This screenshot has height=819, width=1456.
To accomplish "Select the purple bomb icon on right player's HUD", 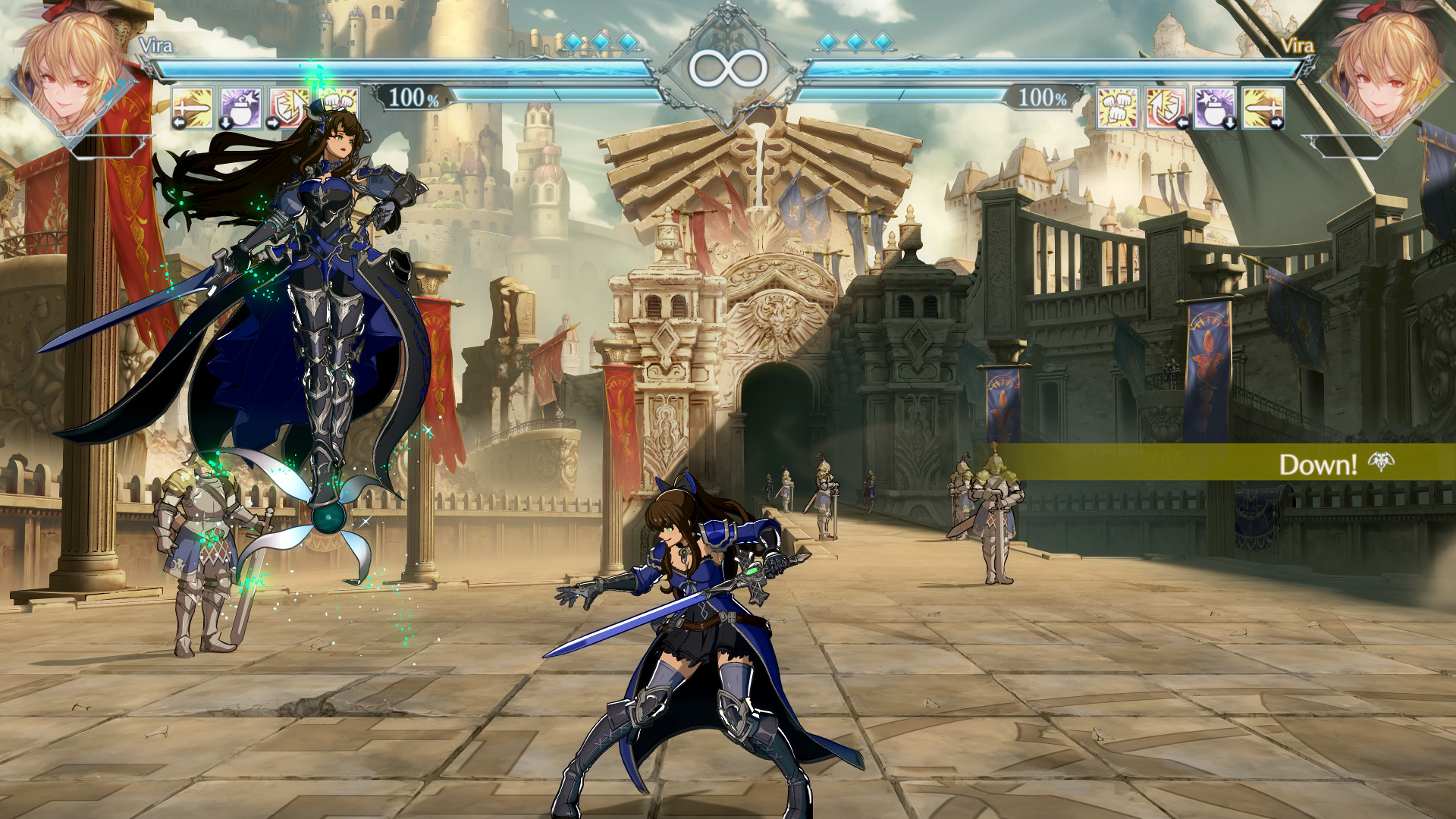I will click(x=1213, y=108).
